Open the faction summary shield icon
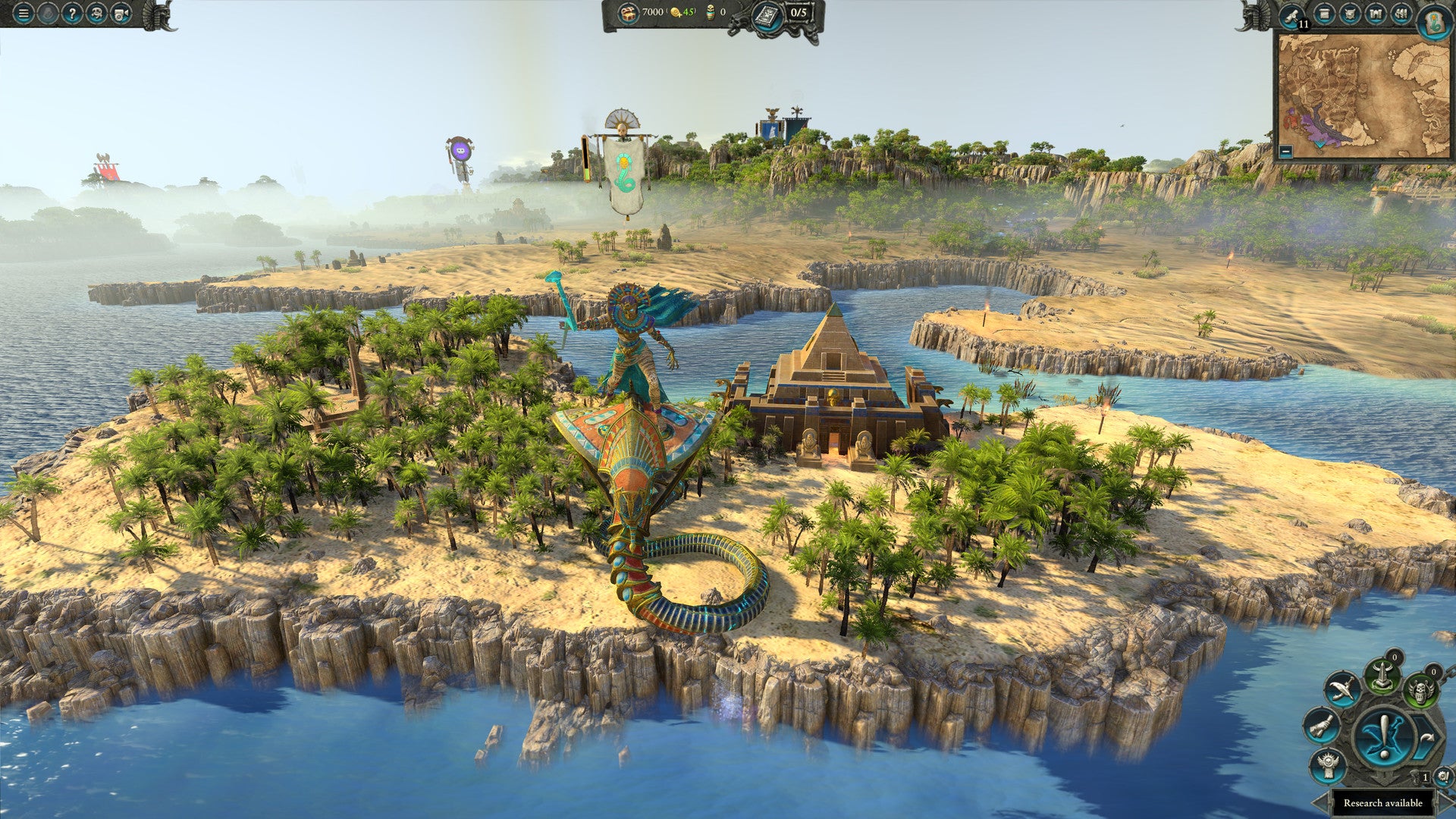The width and height of the screenshot is (1456, 819). click(x=1351, y=14)
